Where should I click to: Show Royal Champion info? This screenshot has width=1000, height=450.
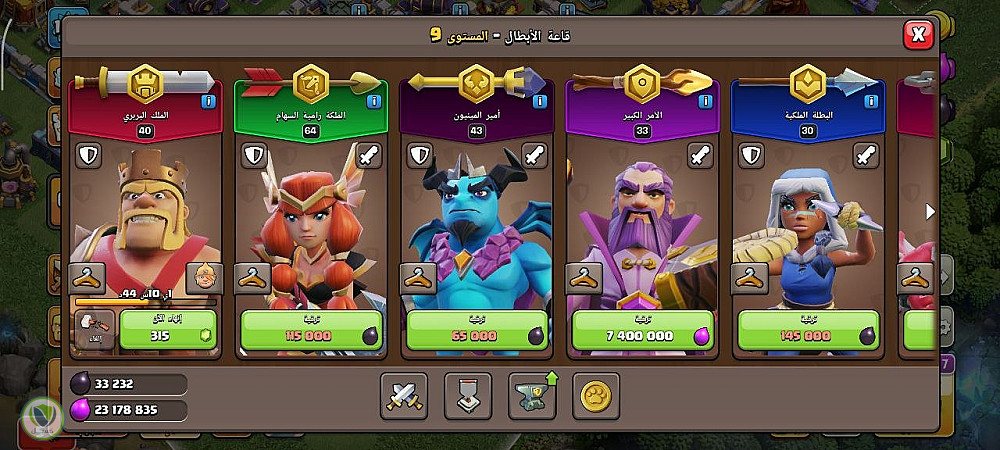click(871, 101)
